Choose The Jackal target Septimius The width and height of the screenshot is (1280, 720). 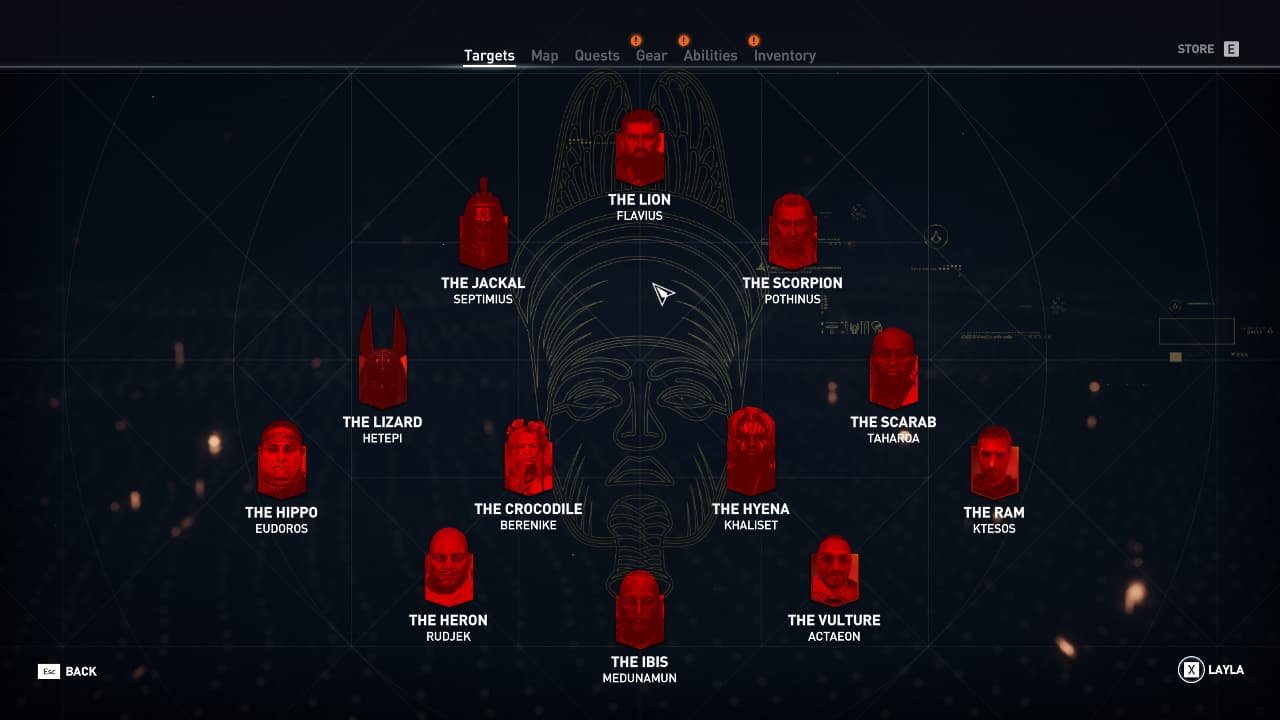tap(484, 230)
